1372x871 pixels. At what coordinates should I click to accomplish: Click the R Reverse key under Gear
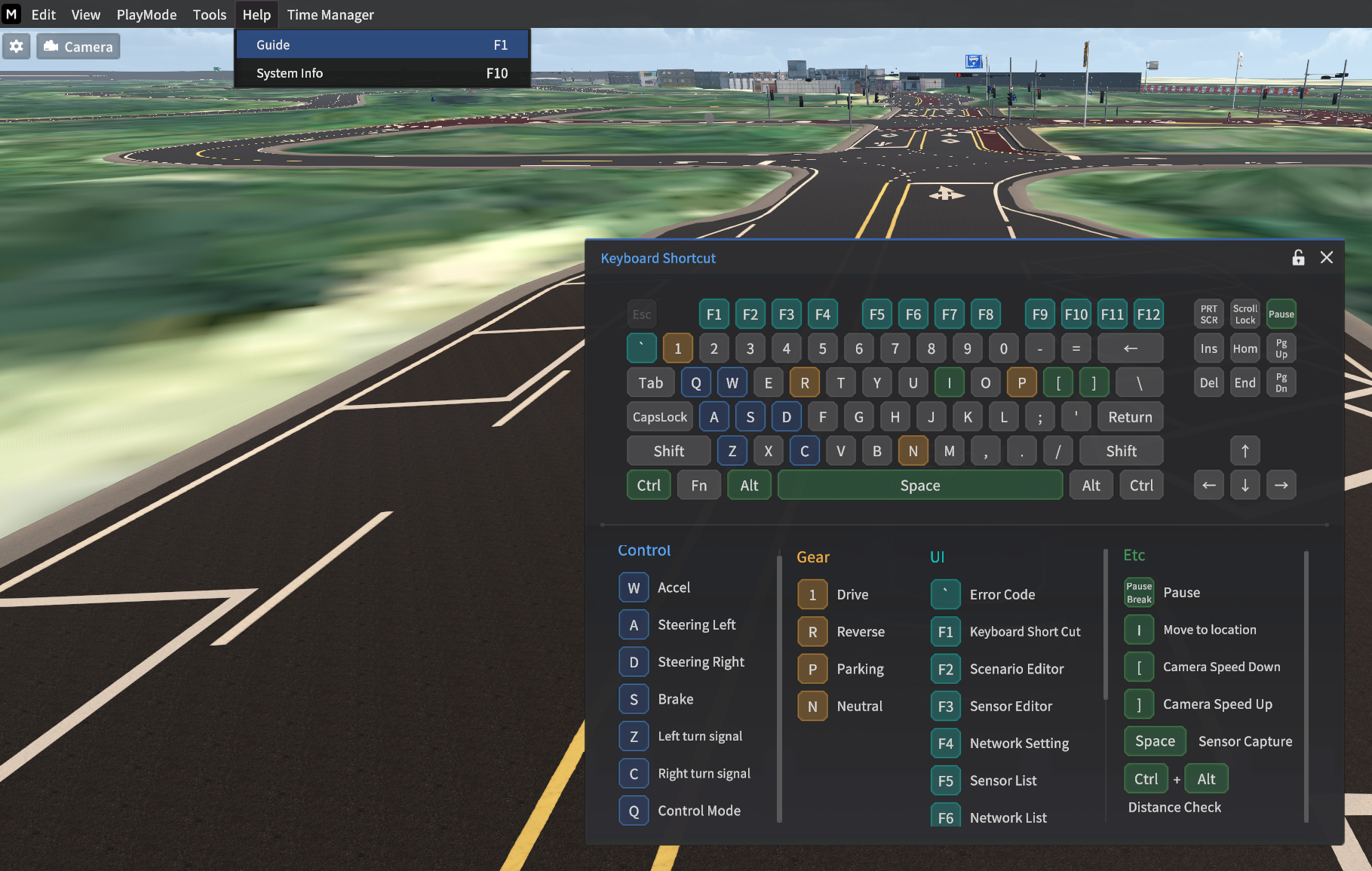(812, 632)
